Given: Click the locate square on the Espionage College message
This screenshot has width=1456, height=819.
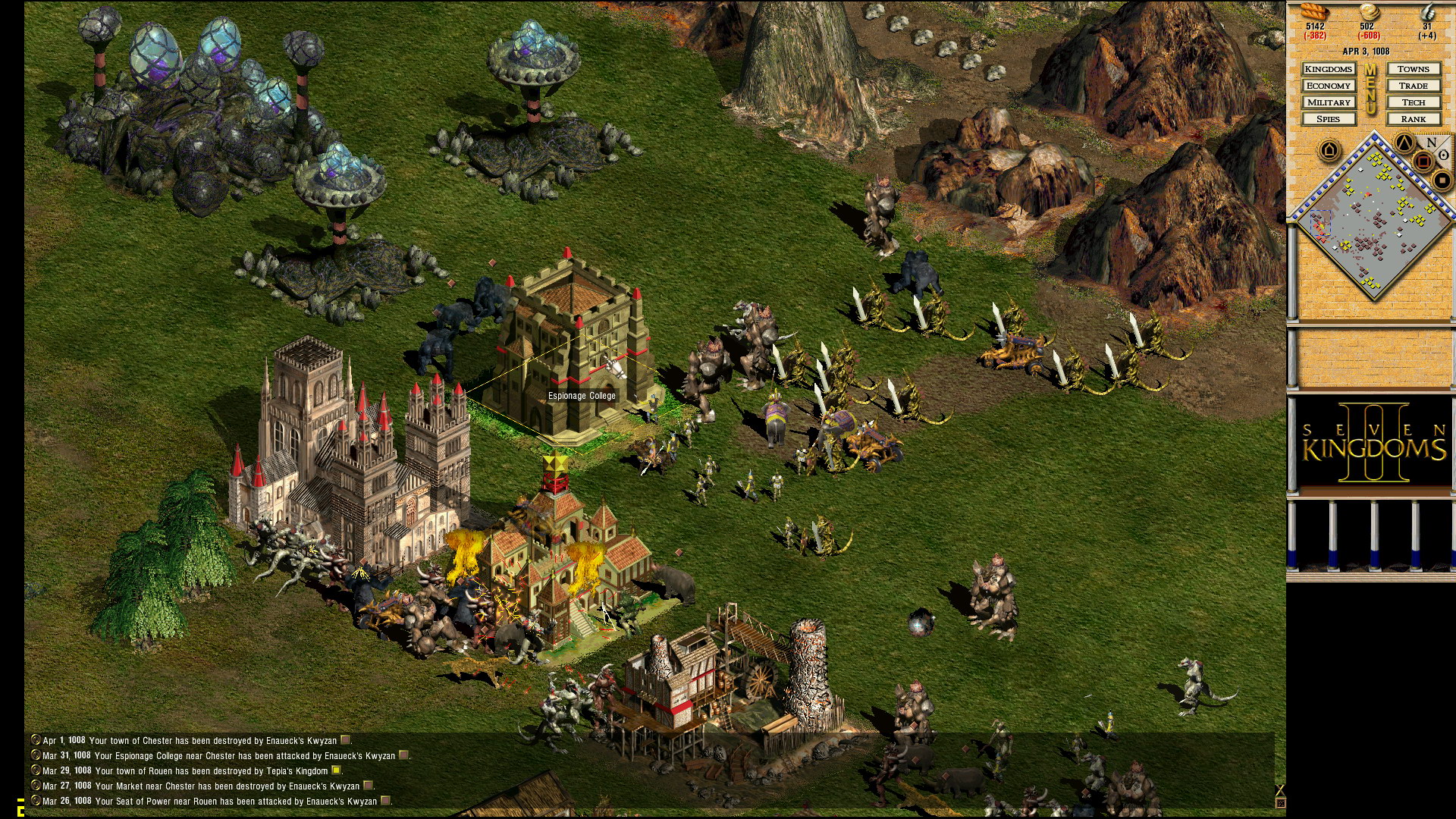Looking at the screenshot, I should pos(403,756).
